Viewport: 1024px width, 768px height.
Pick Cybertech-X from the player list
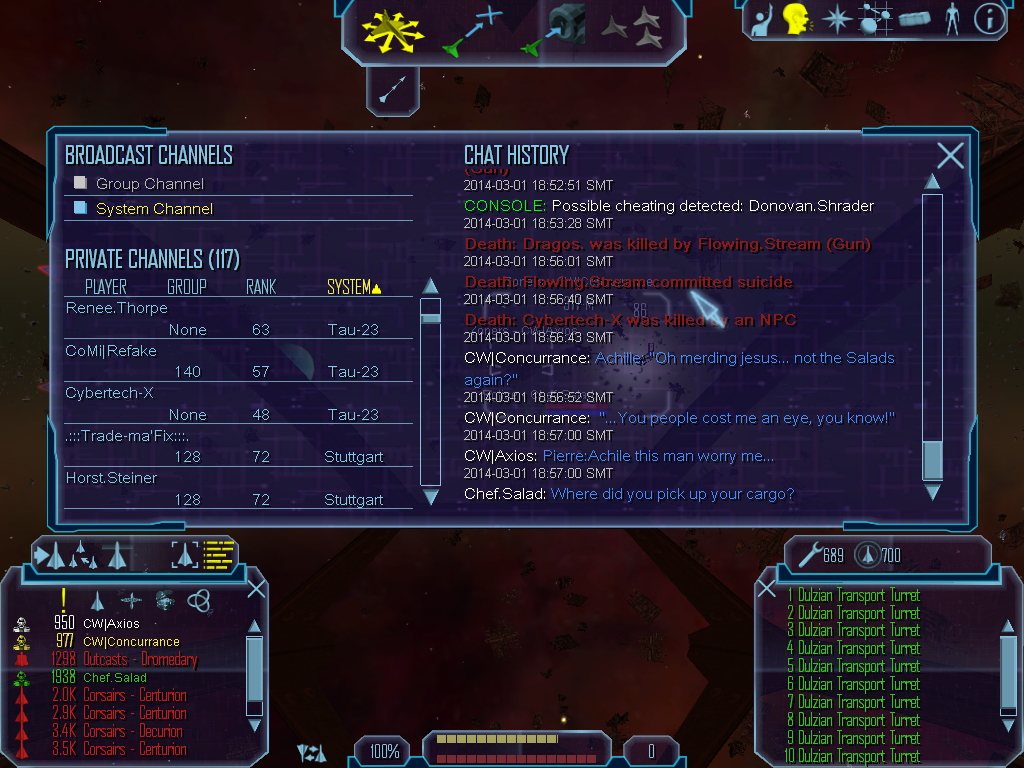pyautogui.click(x=109, y=393)
